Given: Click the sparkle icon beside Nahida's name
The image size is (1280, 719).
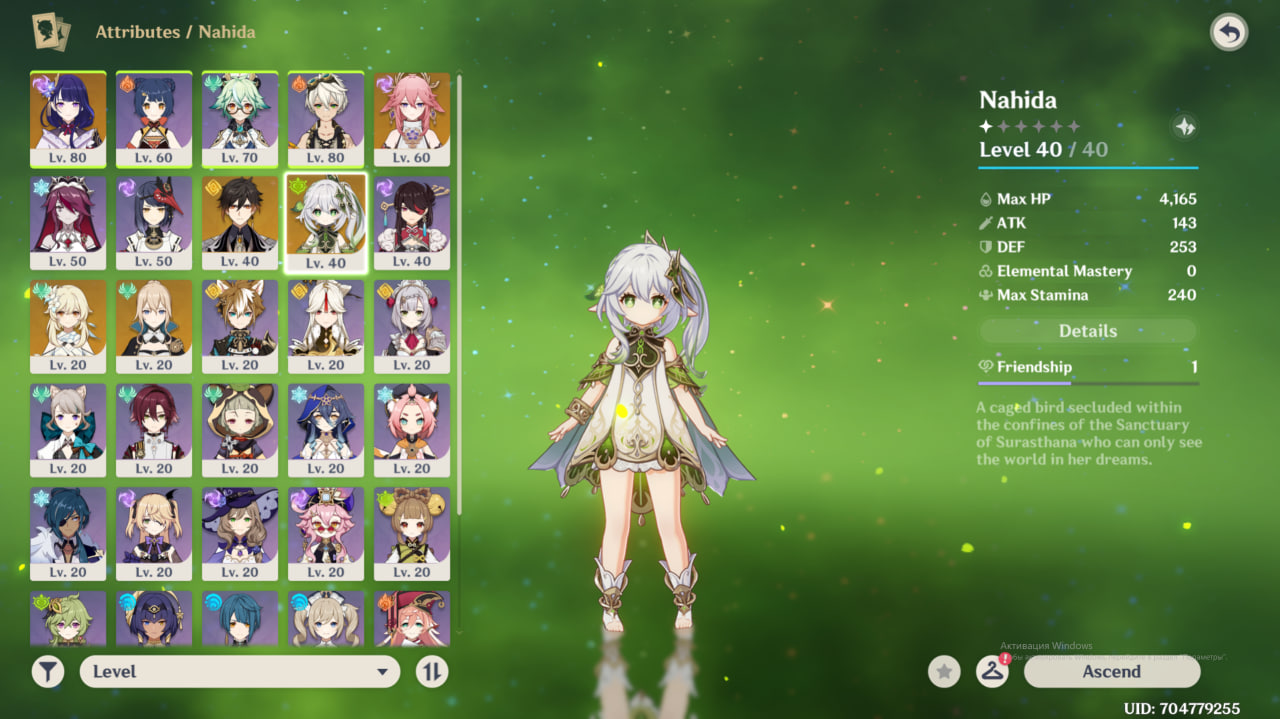Looking at the screenshot, I should pyautogui.click(x=1184, y=127).
